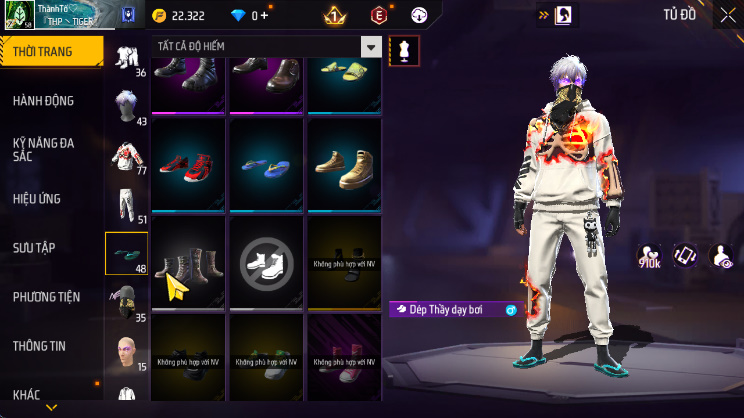Close the wardrobe with the X button
Image resolution: width=744 pixels, height=418 pixels.
tap(727, 15)
